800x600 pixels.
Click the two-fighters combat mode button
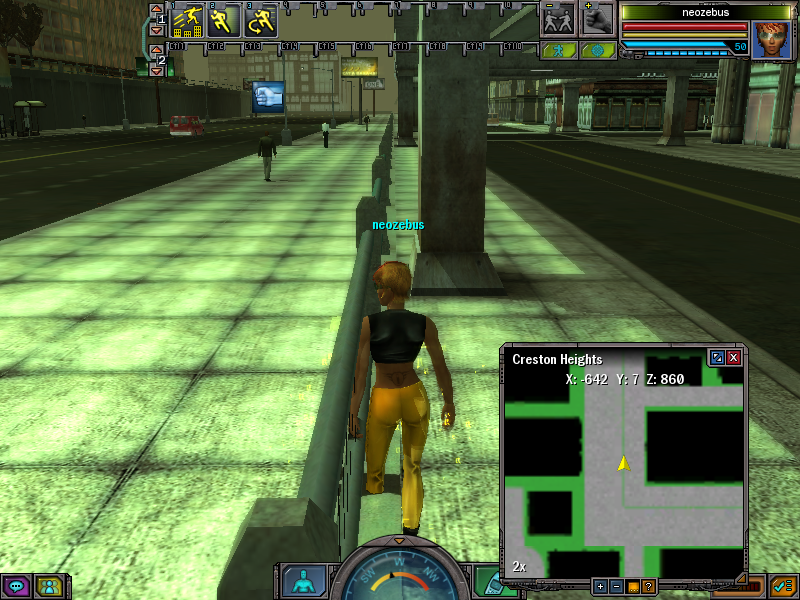557,19
